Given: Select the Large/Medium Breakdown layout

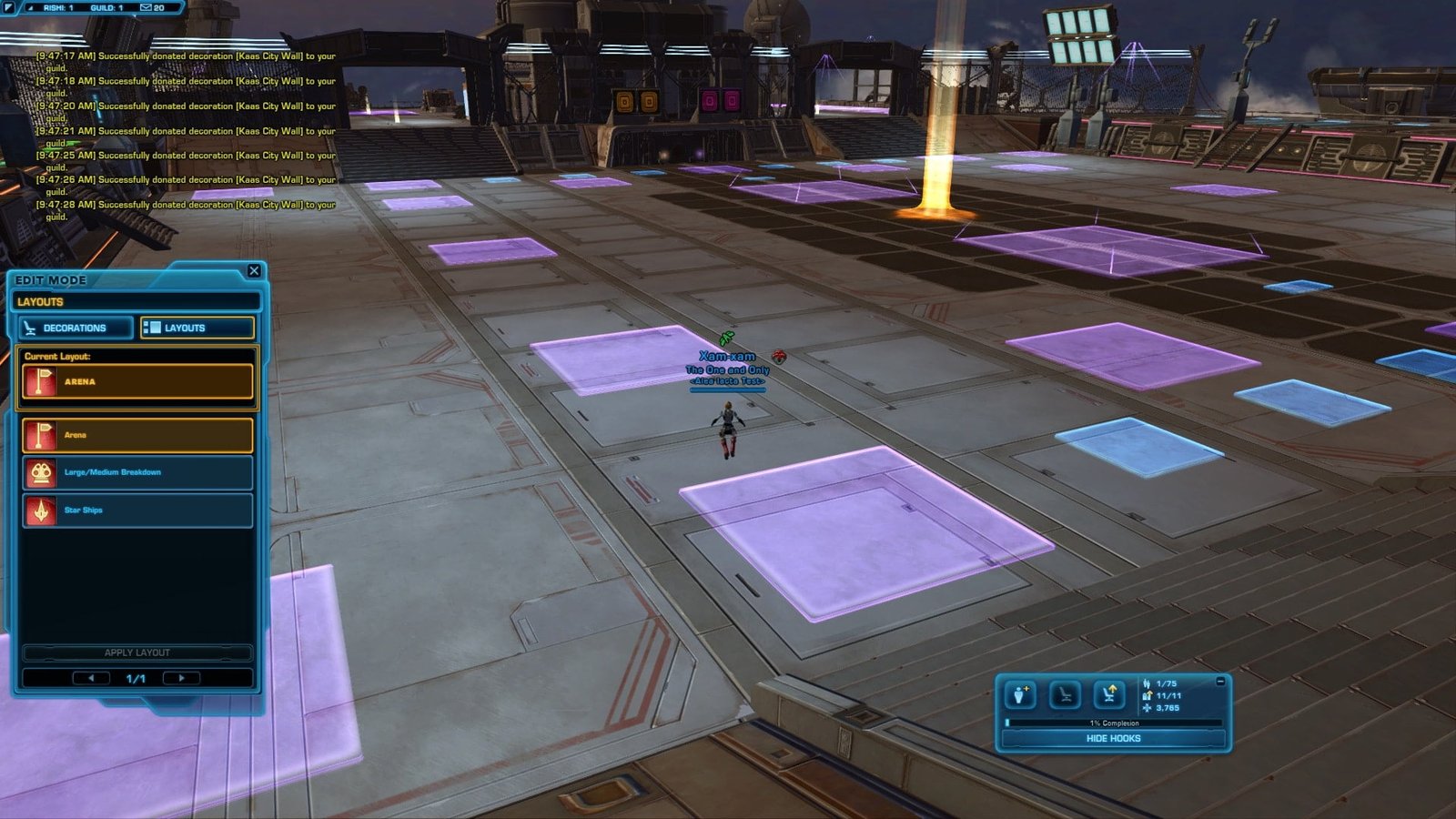Looking at the screenshot, I should tap(137, 472).
